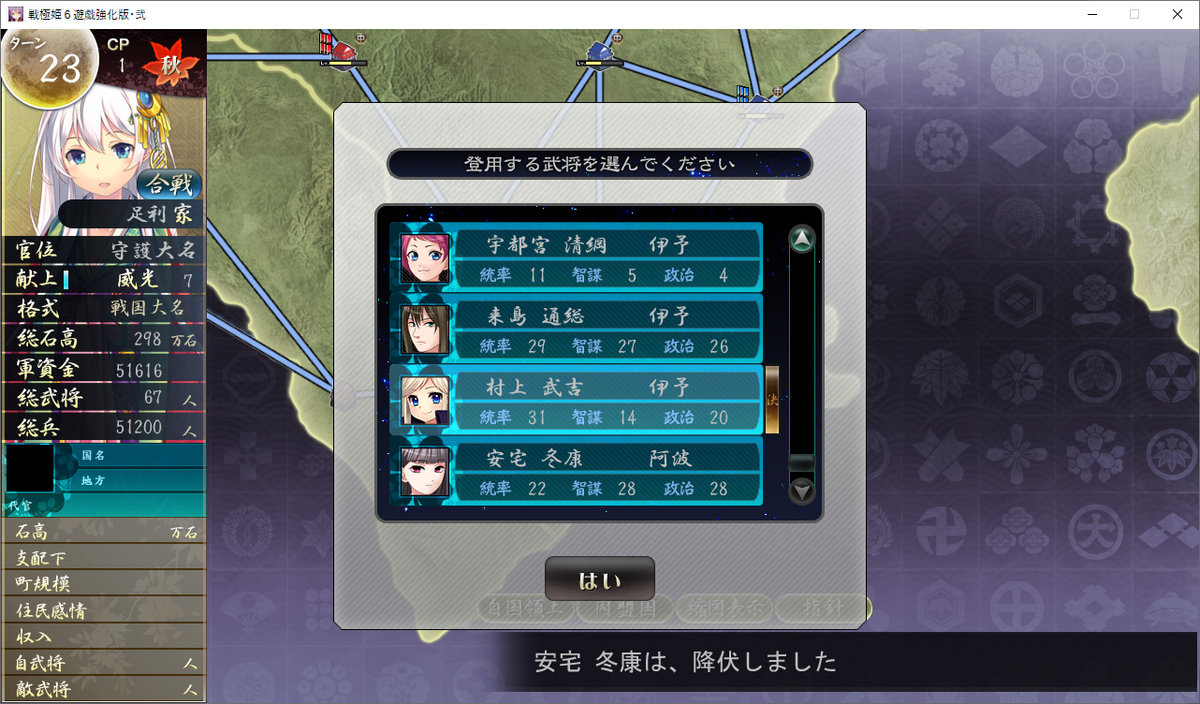The width and height of the screenshot is (1200, 704).
Task: Click the list's down arrow button
Action: [x=802, y=491]
